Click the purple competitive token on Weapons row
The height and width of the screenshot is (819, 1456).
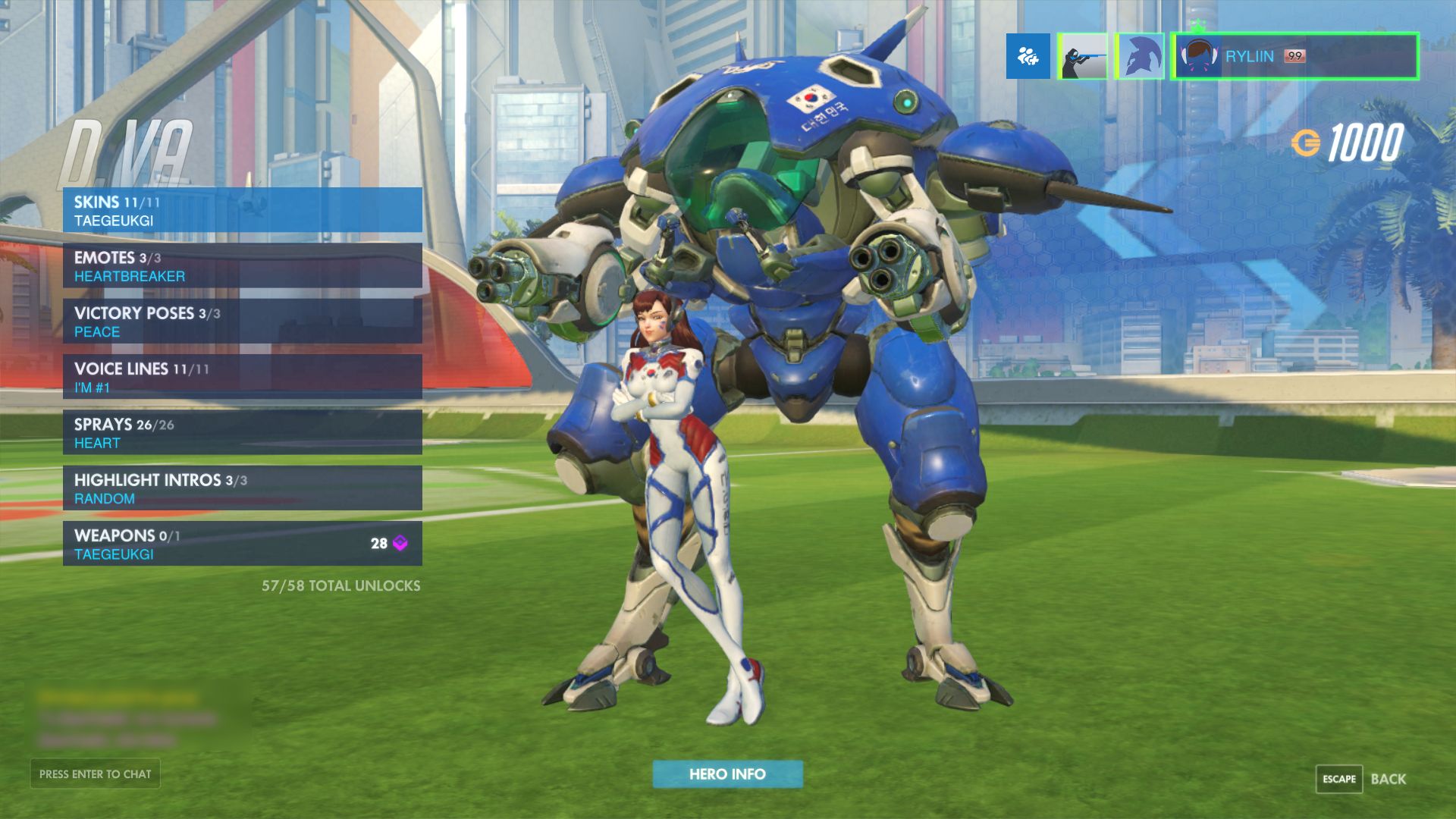click(x=400, y=542)
